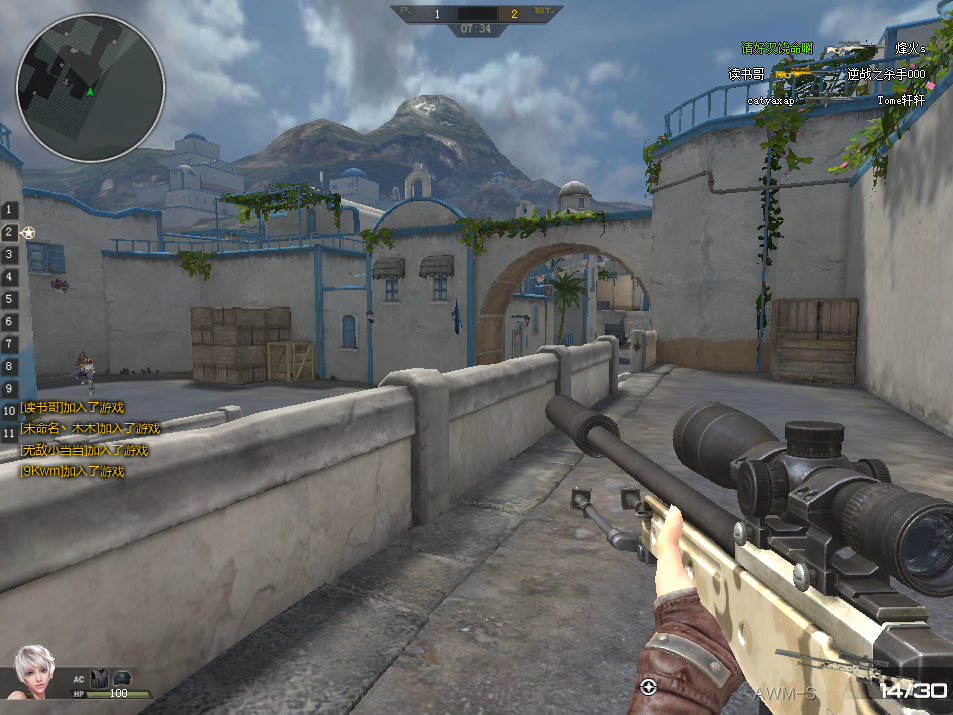Click the crosshair icon beside the weapon name
This screenshot has width=953, height=715.
tap(648, 686)
